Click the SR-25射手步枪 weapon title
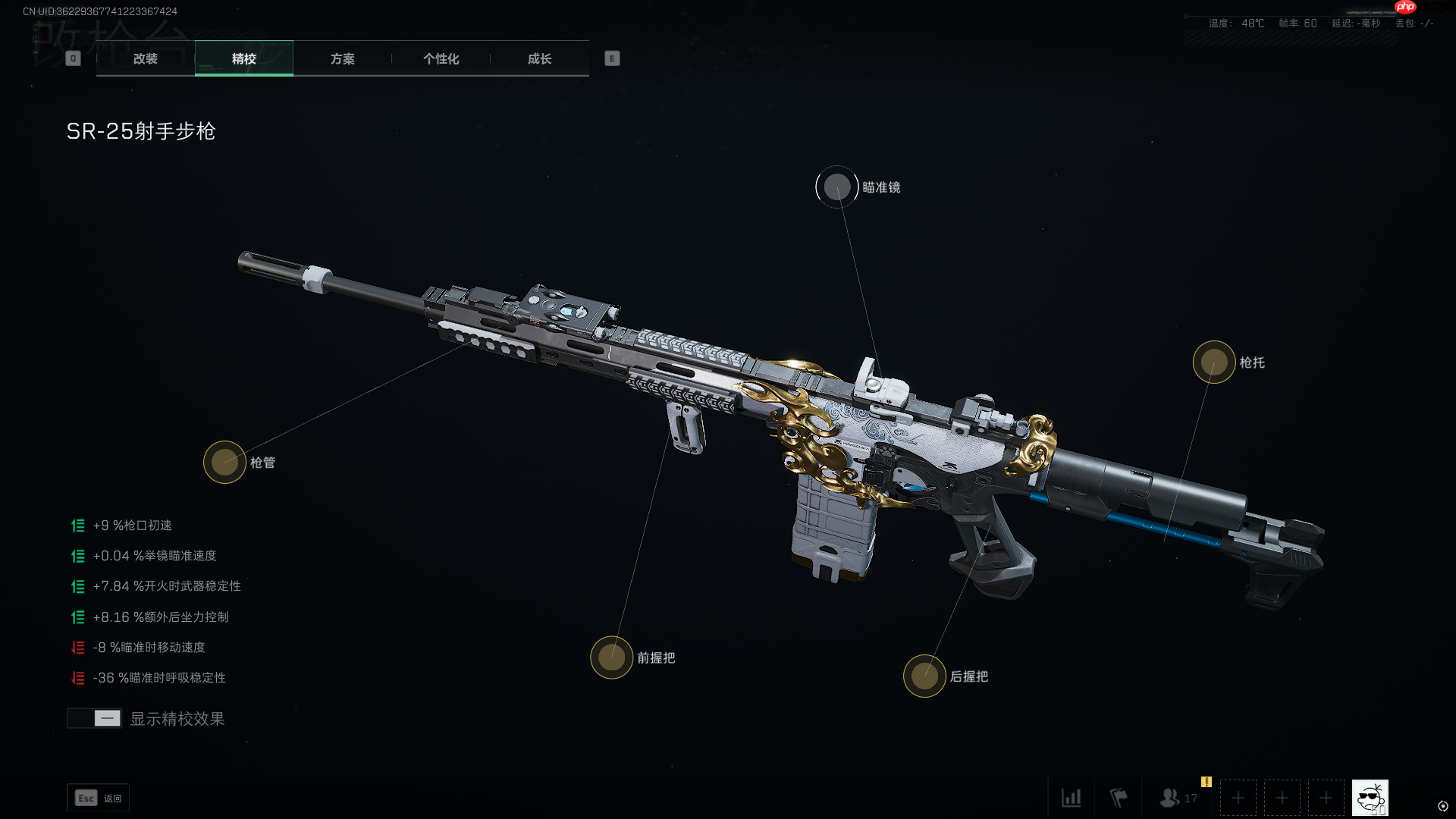The width and height of the screenshot is (1456, 819). click(141, 131)
